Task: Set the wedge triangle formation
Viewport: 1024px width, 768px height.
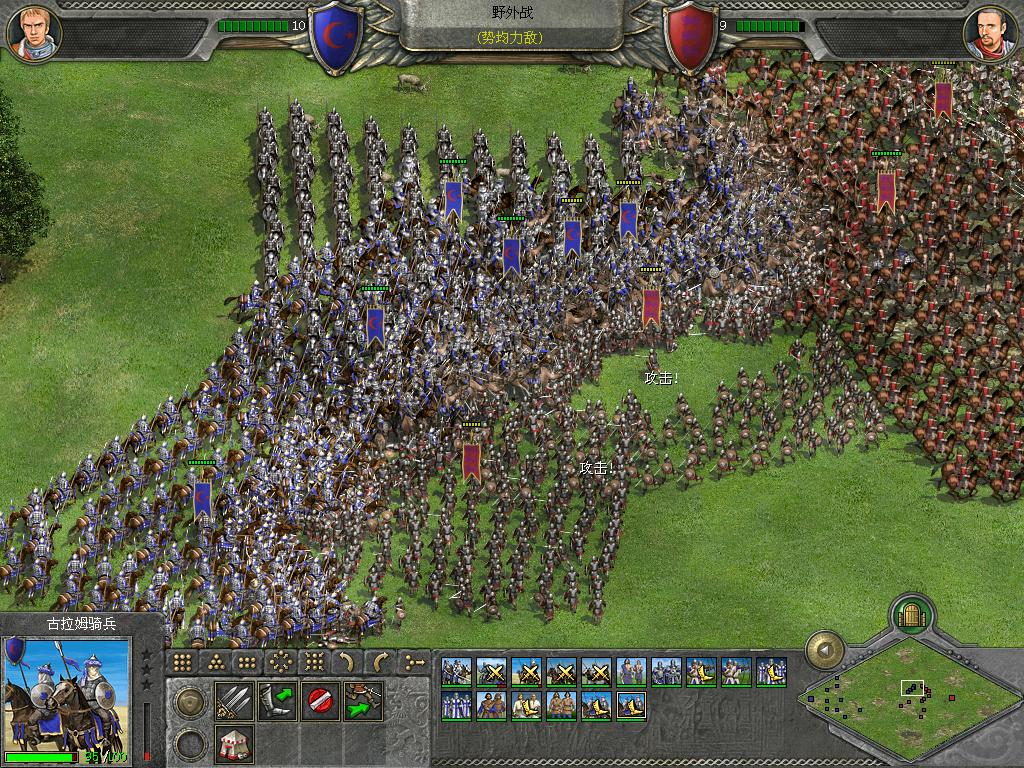Action: tap(214, 662)
